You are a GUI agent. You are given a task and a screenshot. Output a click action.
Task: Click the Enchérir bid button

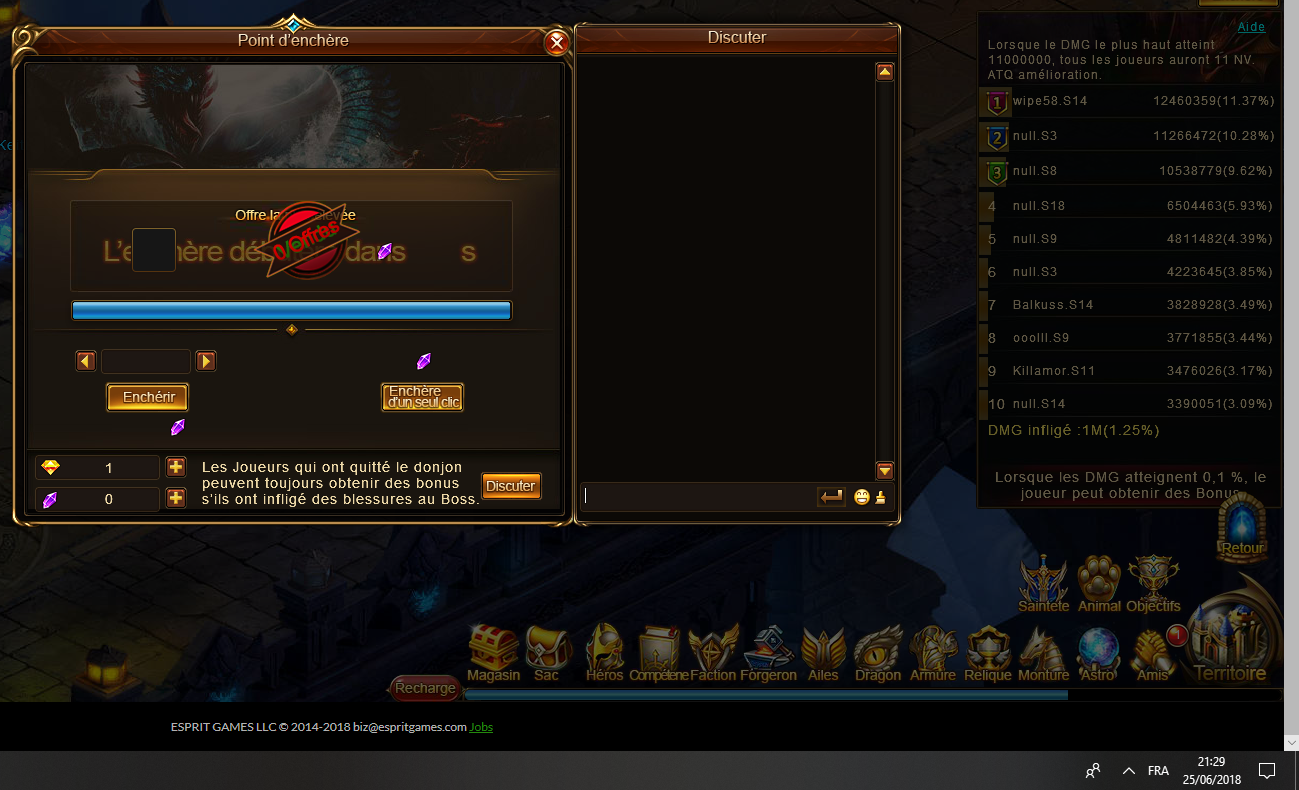tap(148, 397)
